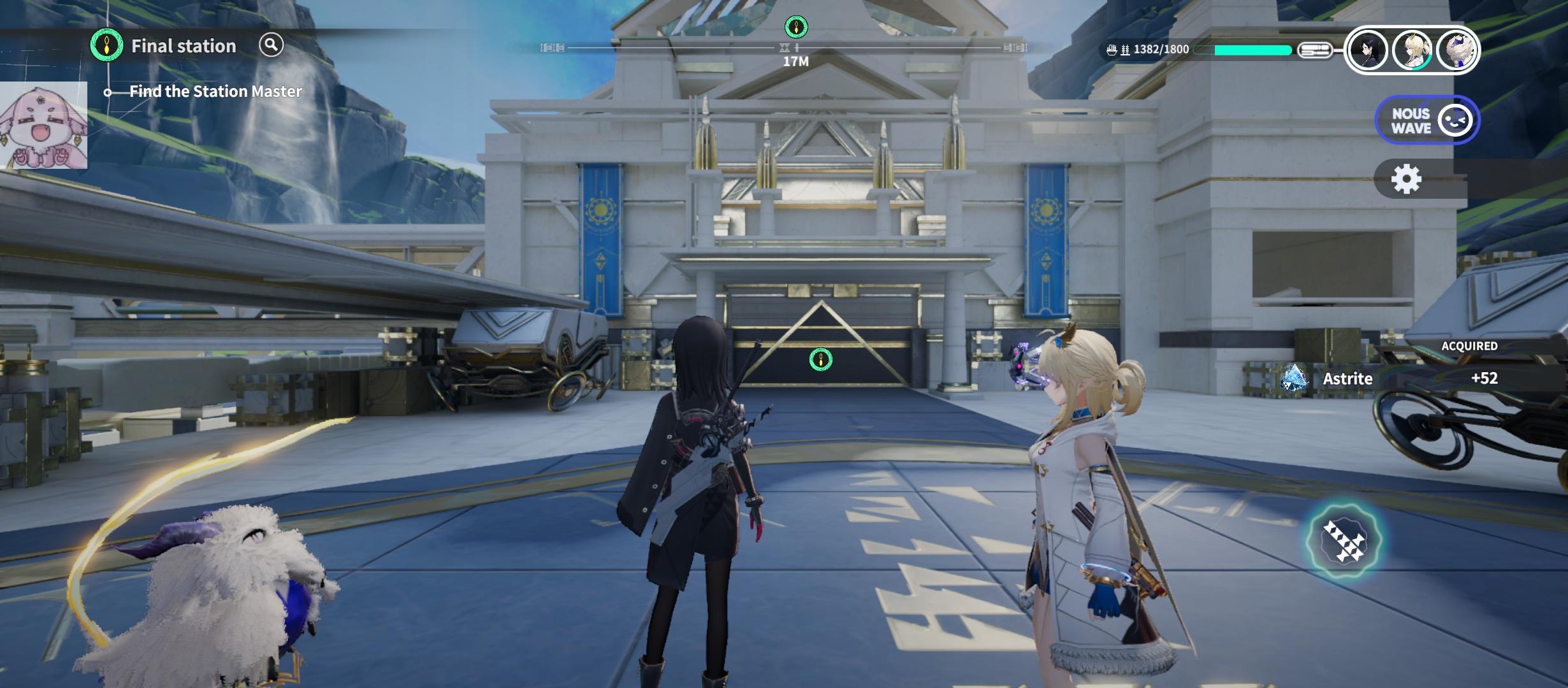
Task: Activate the Nous Wave button
Action: click(1426, 120)
